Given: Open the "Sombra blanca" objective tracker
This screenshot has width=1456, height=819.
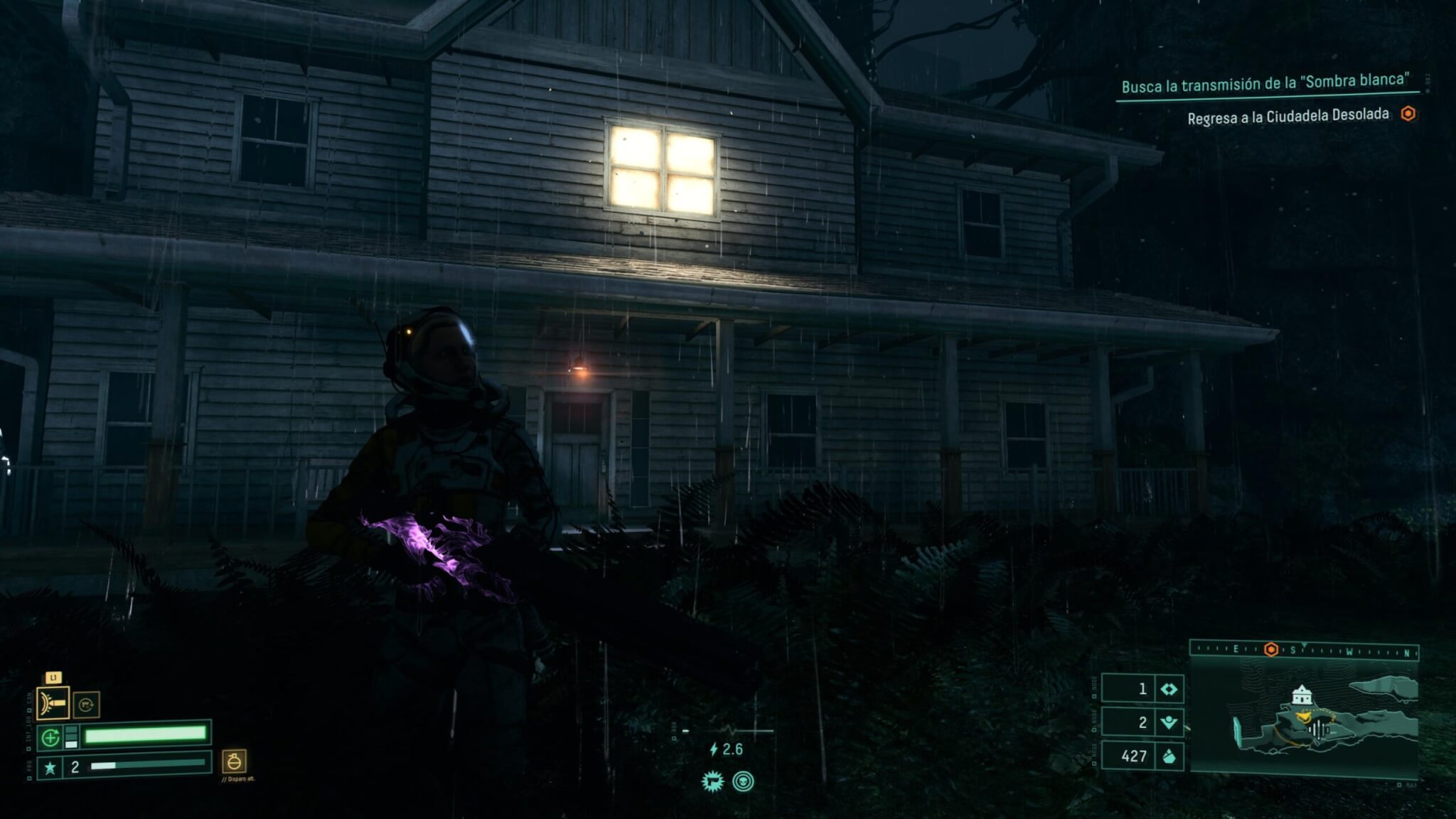Looking at the screenshot, I should [x=1265, y=84].
